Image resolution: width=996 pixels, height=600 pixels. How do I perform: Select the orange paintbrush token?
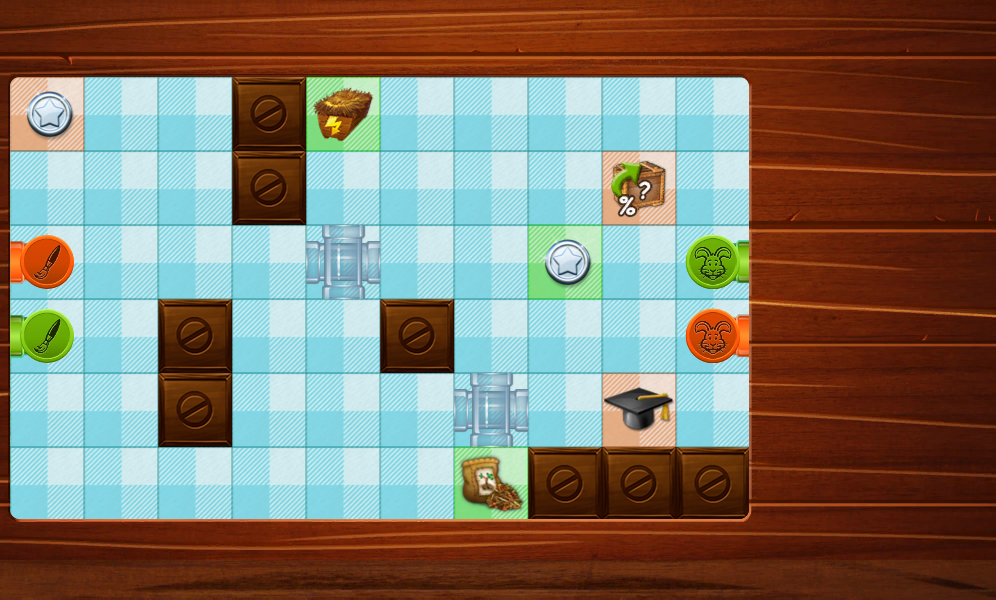[x=47, y=262]
